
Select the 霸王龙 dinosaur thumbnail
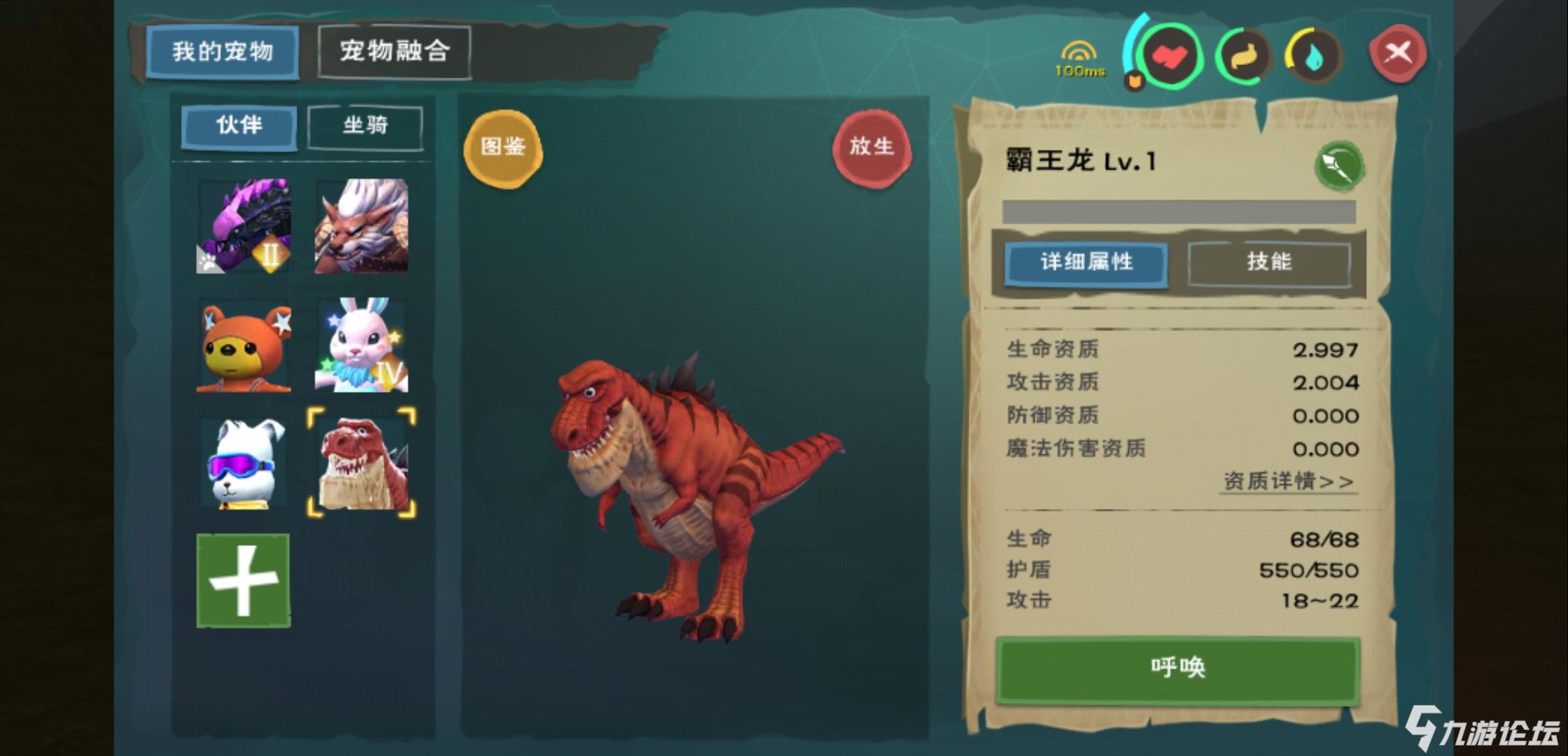363,462
